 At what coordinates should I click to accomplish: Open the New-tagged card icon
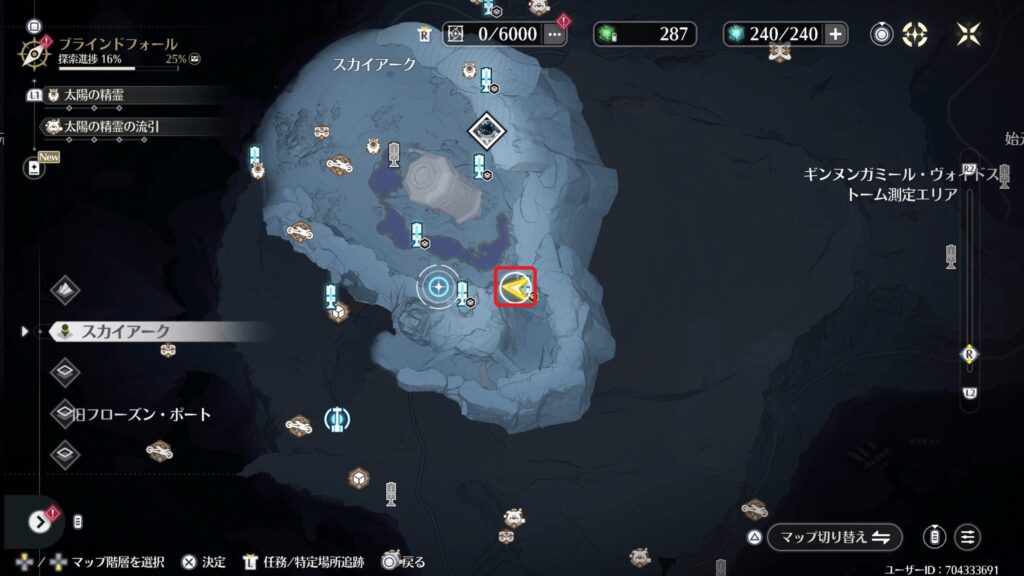pyautogui.click(x=34, y=167)
